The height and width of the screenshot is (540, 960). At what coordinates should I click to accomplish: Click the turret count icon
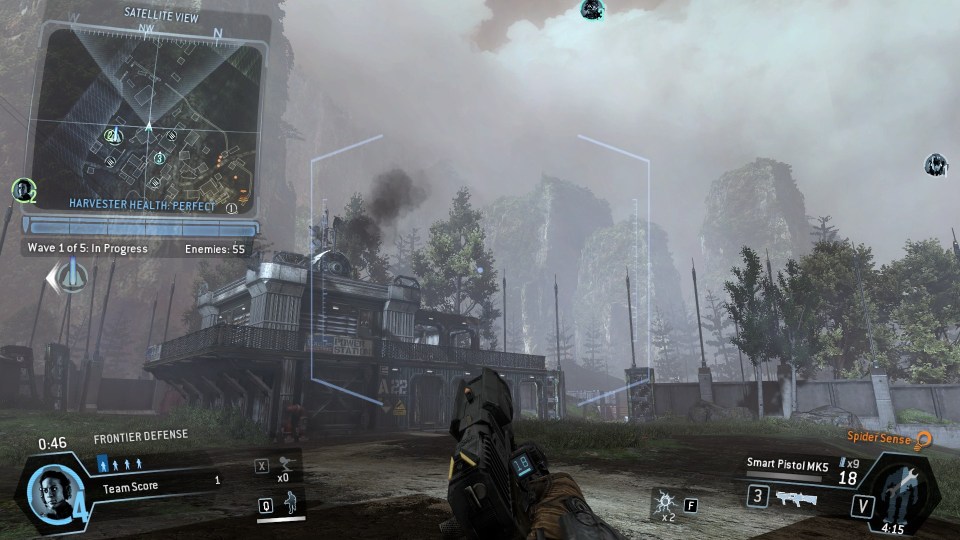[x=287, y=463]
